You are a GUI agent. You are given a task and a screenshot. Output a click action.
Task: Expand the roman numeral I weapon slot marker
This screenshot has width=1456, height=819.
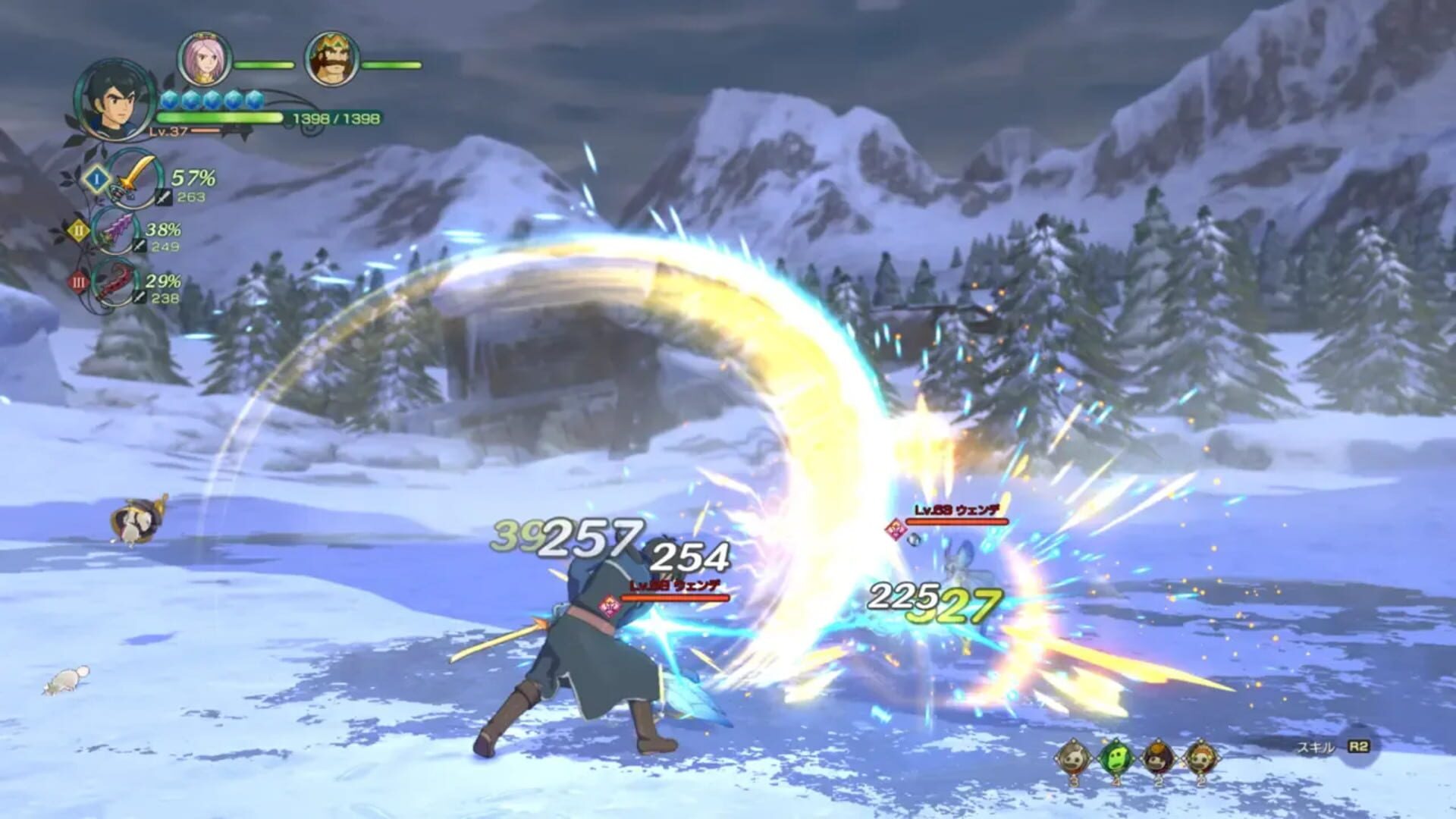[96, 179]
